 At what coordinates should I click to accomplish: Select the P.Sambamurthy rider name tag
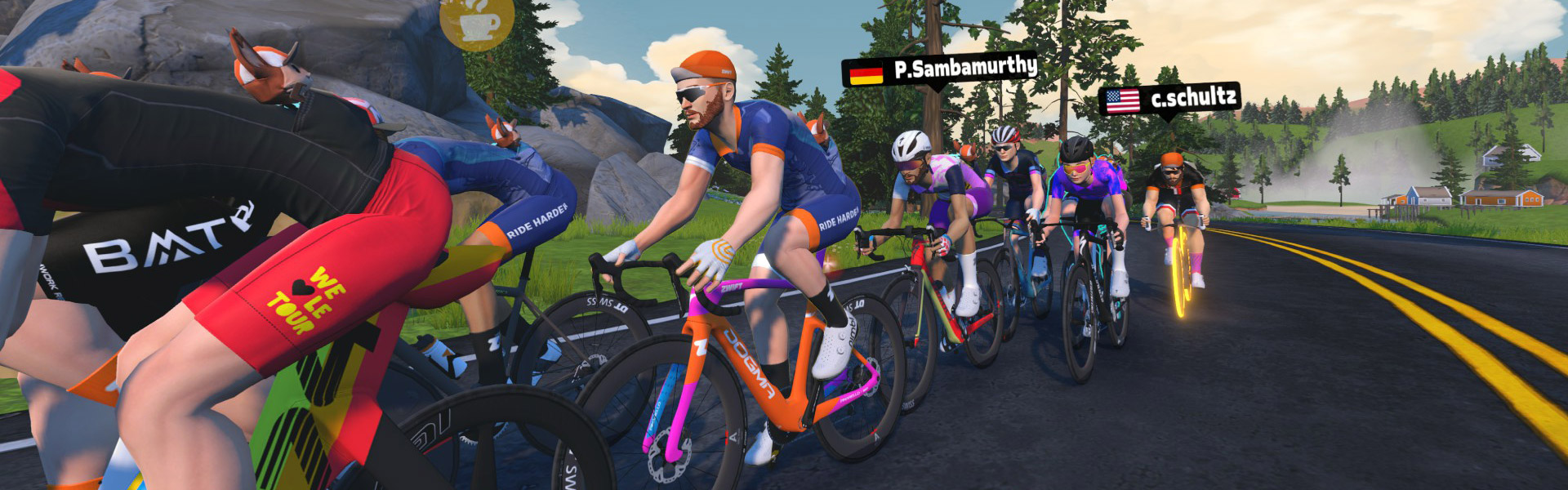pyautogui.click(x=940, y=69)
